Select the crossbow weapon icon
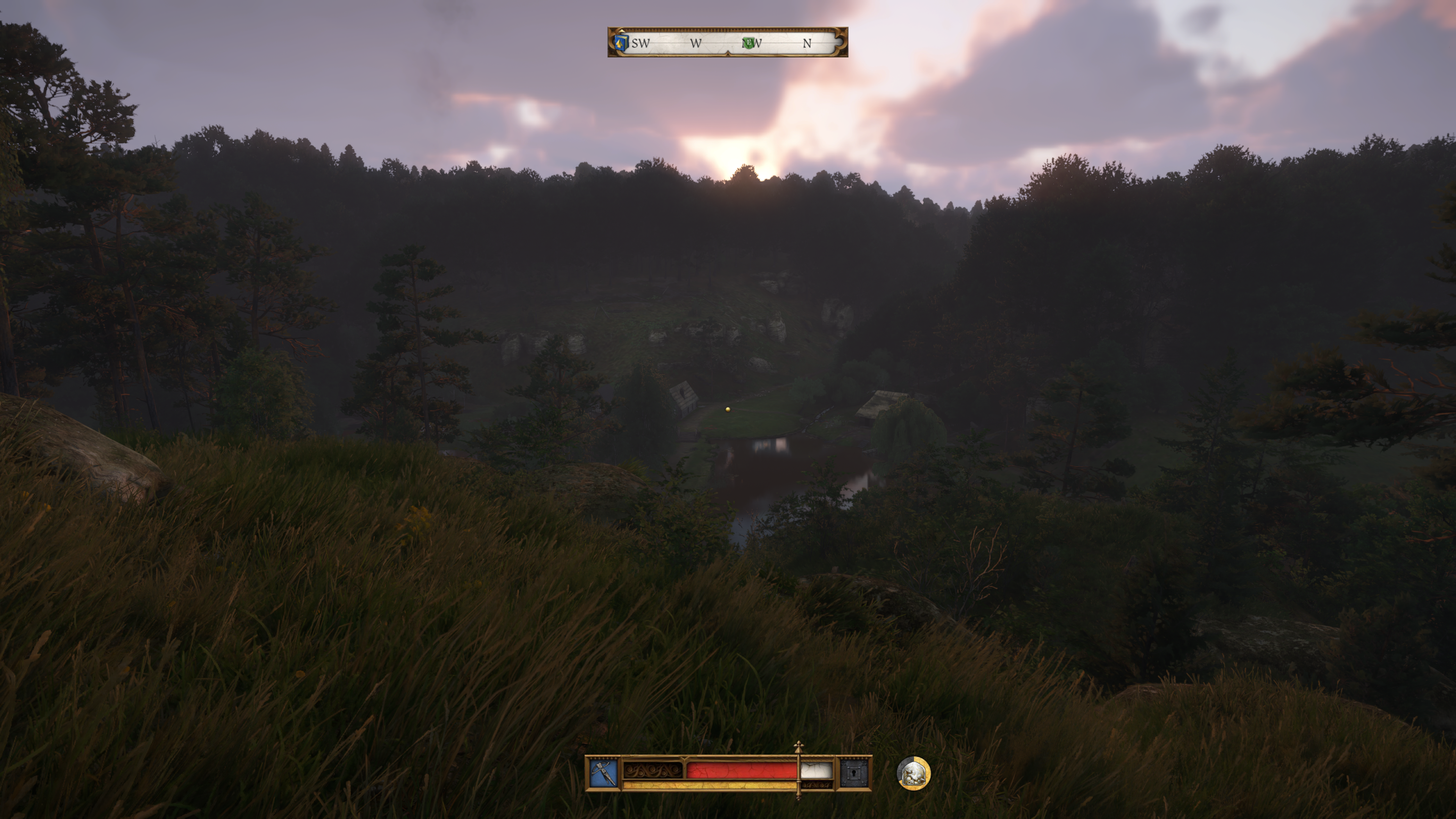This screenshot has width=1456, height=819. pyautogui.click(x=603, y=773)
